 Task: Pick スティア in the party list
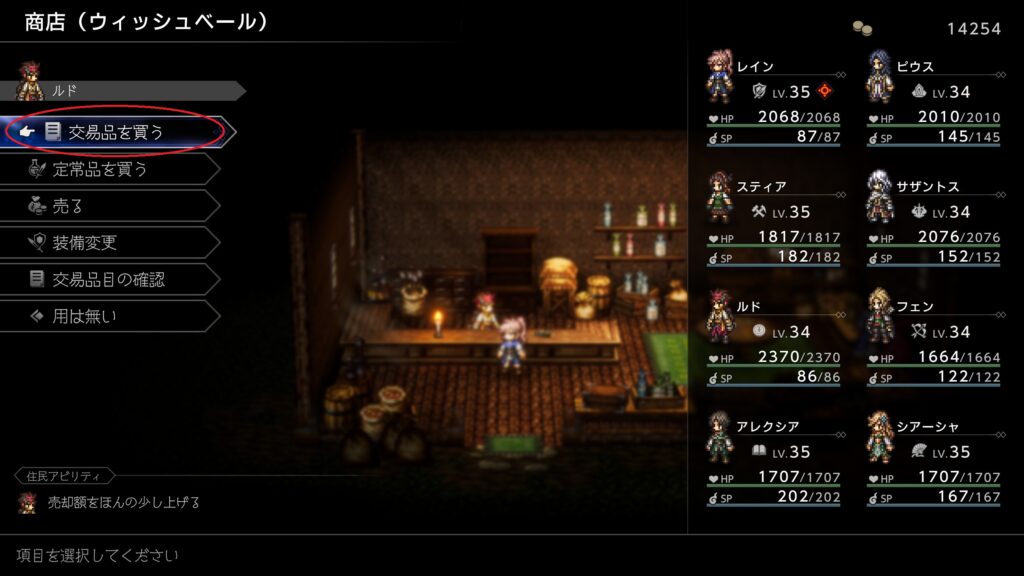(x=773, y=217)
